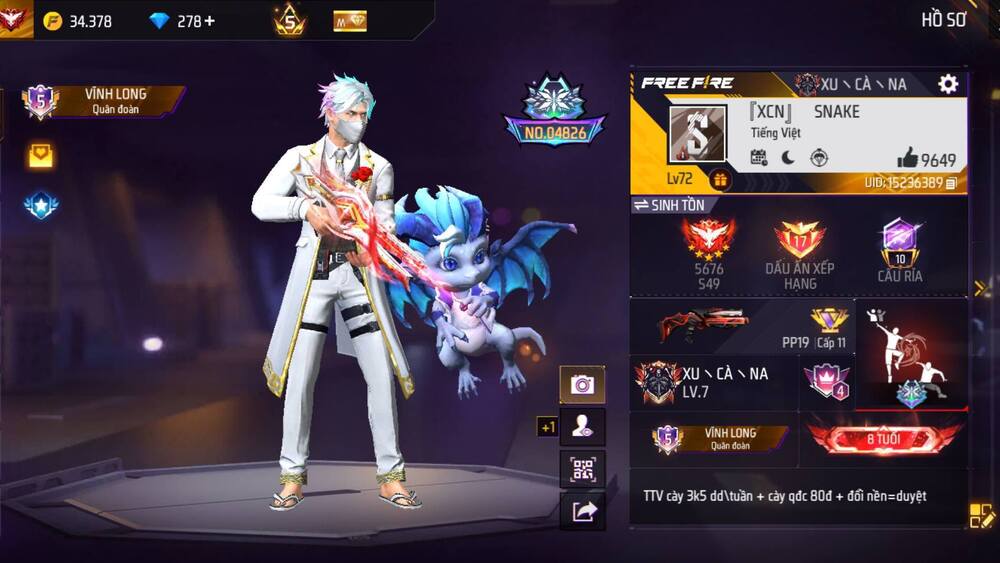Add diamonds with the plus button
The width and height of the screenshot is (1000, 563).
click(209, 21)
